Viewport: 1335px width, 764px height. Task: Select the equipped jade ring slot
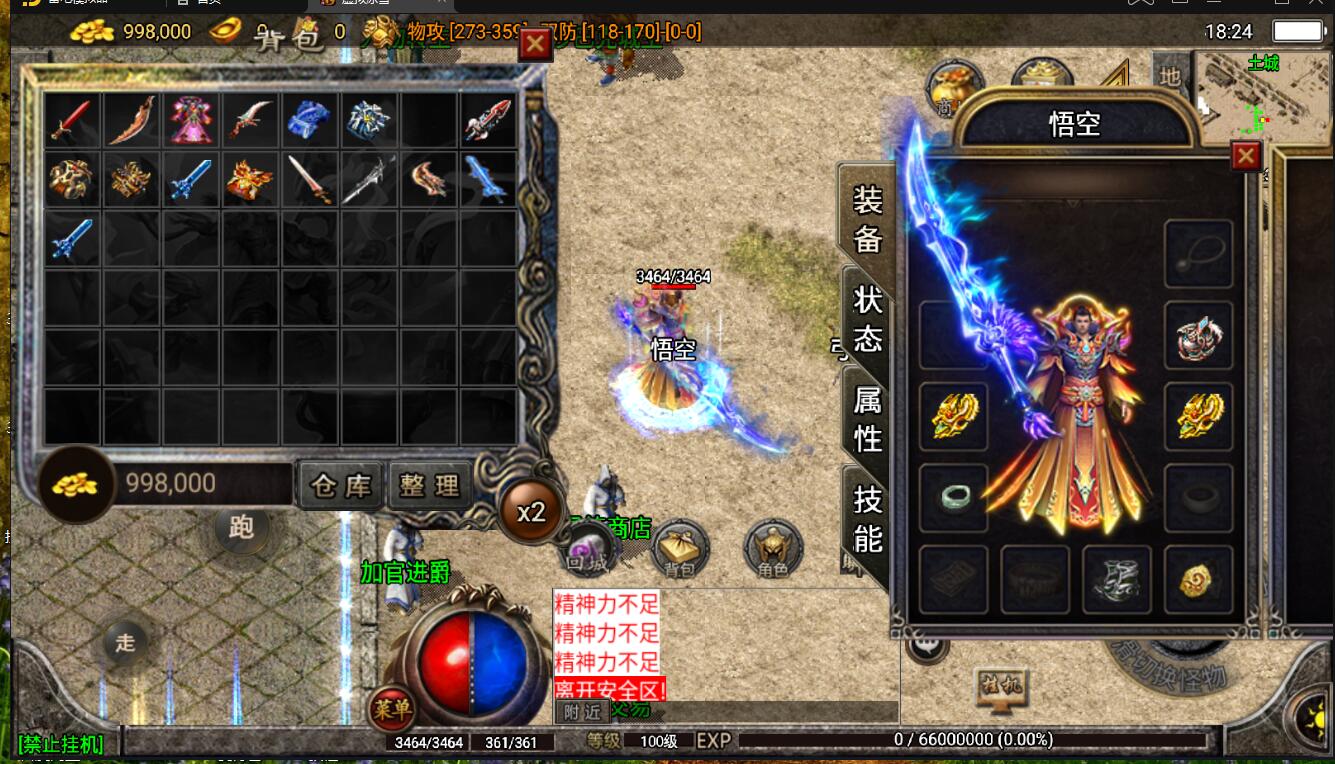(953, 497)
